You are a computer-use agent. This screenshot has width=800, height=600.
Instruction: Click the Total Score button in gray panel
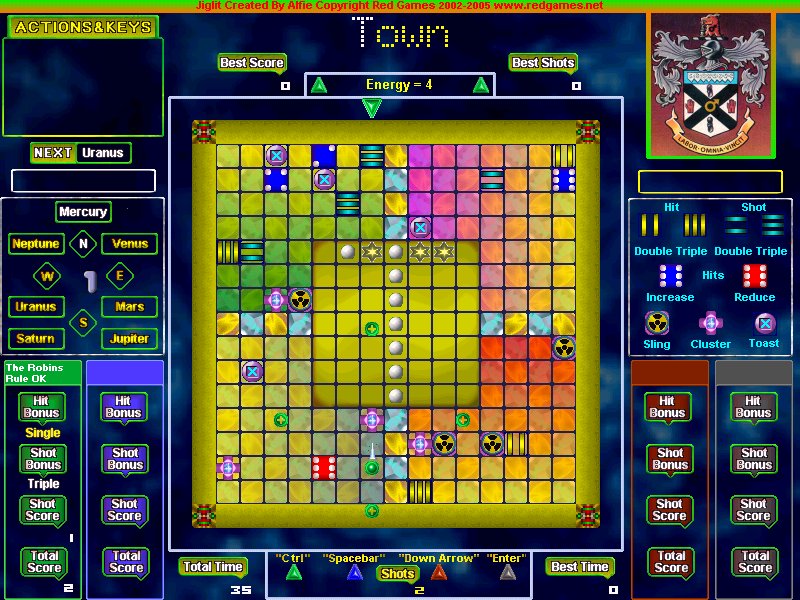(x=755, y=562)
